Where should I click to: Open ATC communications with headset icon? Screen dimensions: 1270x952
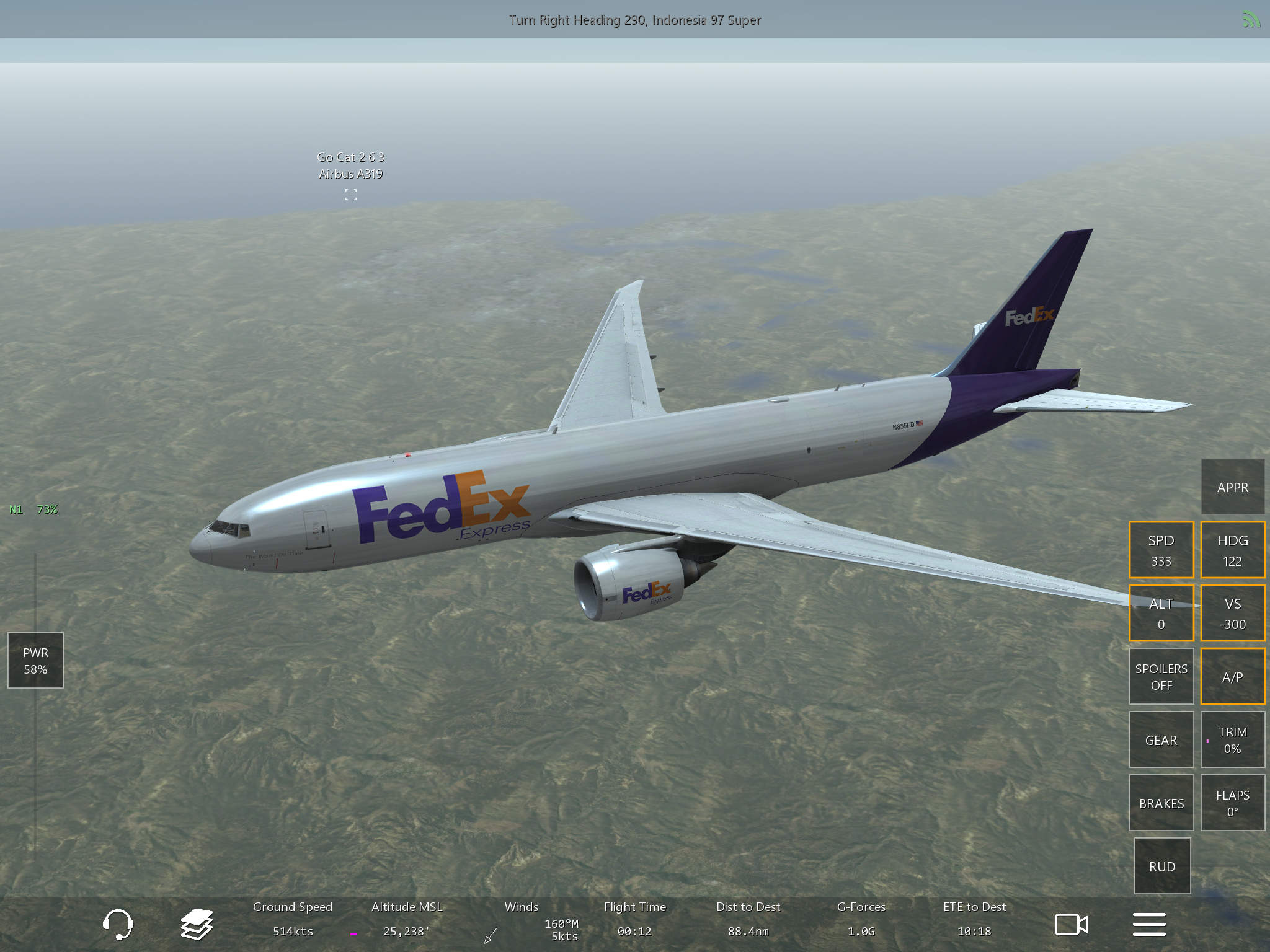coord(117,925)
